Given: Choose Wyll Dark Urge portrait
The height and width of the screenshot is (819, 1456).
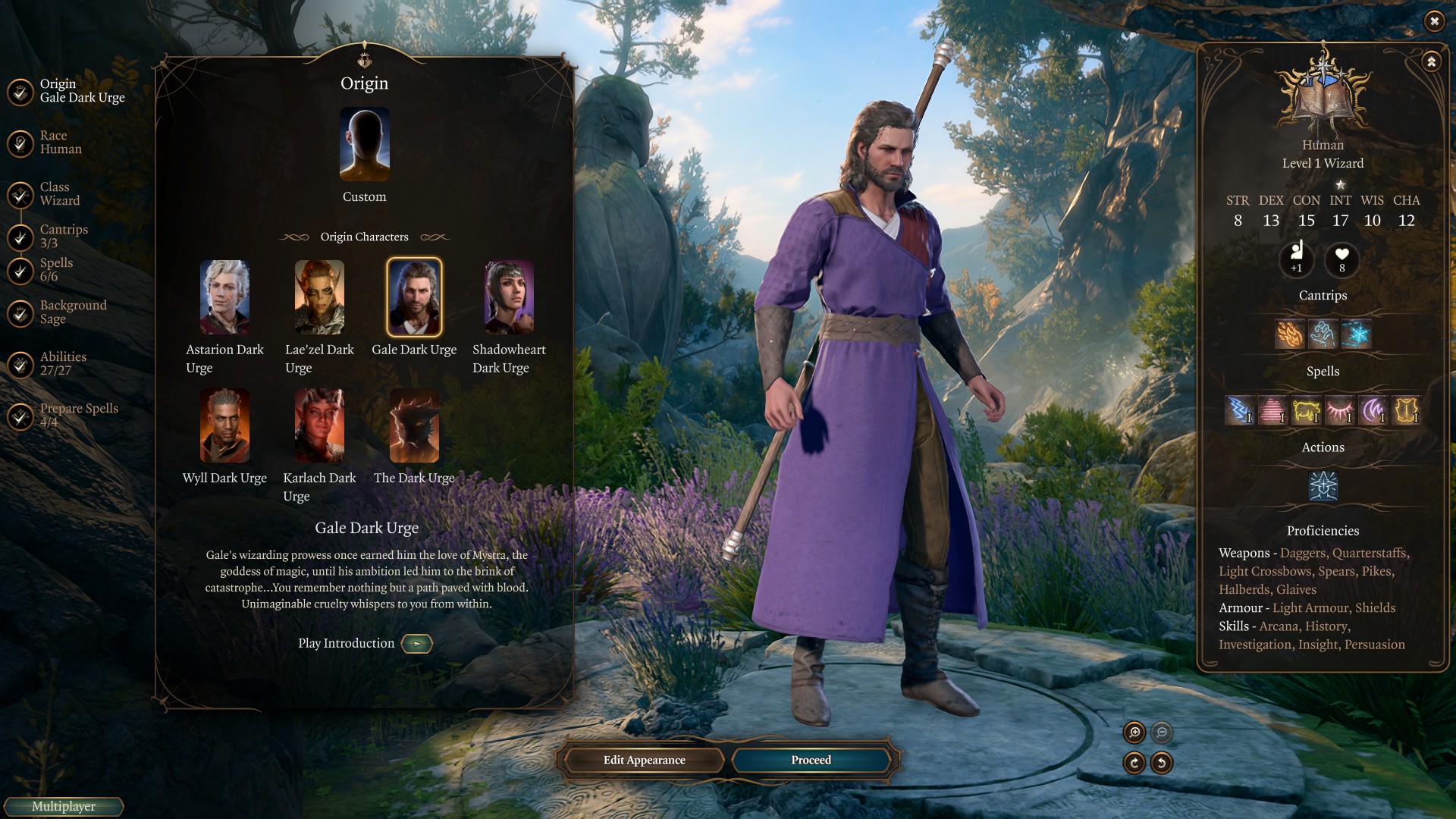Looking at the screenshot, I should 224,425.
